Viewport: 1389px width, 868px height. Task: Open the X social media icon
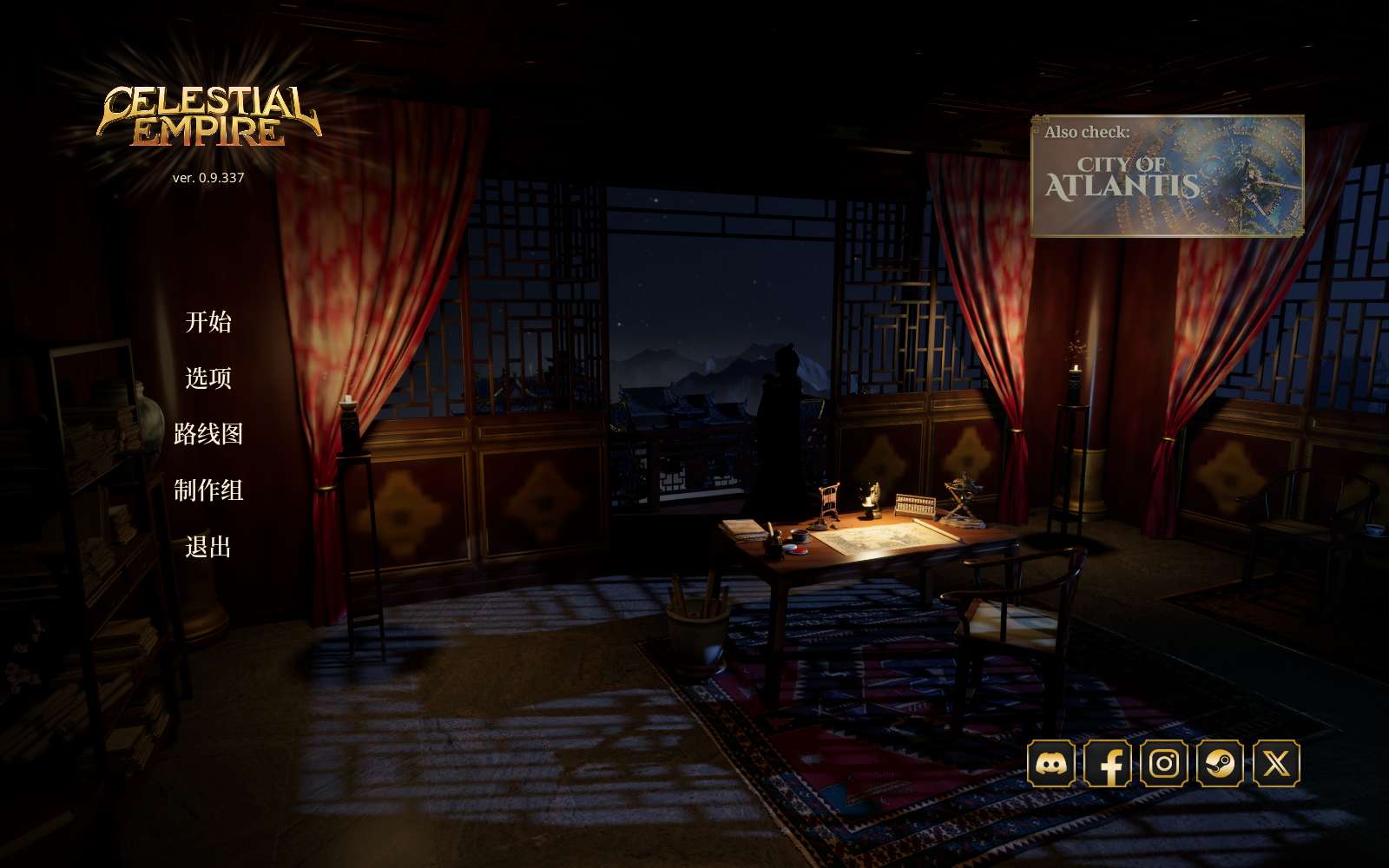1276,764
